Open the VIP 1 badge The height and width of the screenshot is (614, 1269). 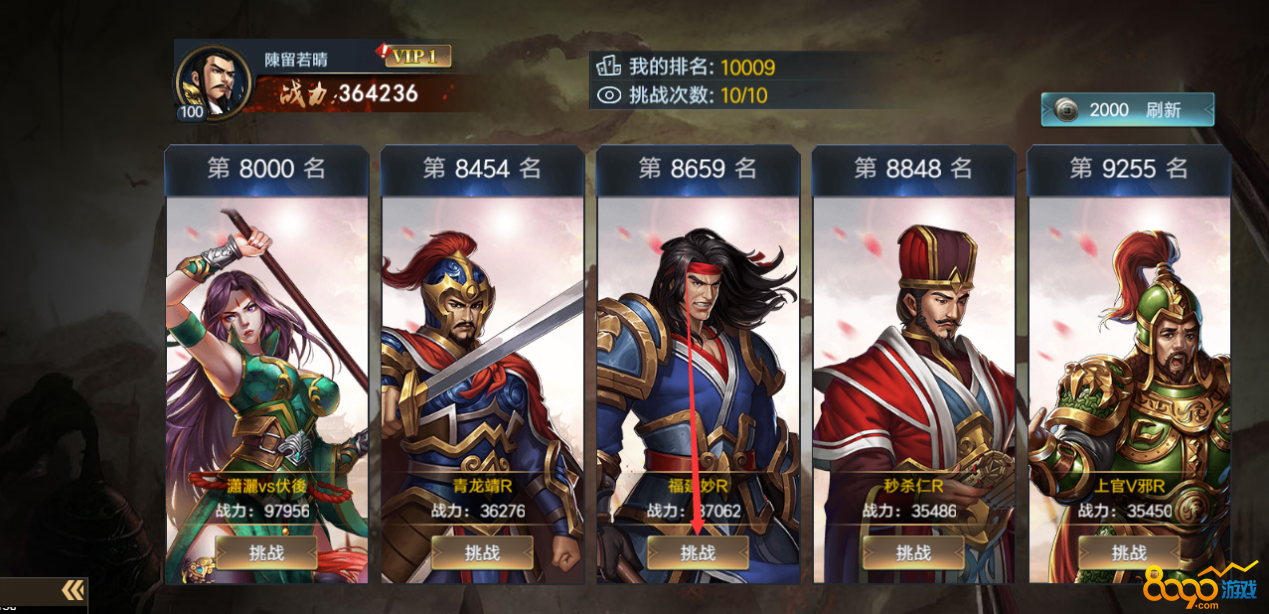[417, 56]
